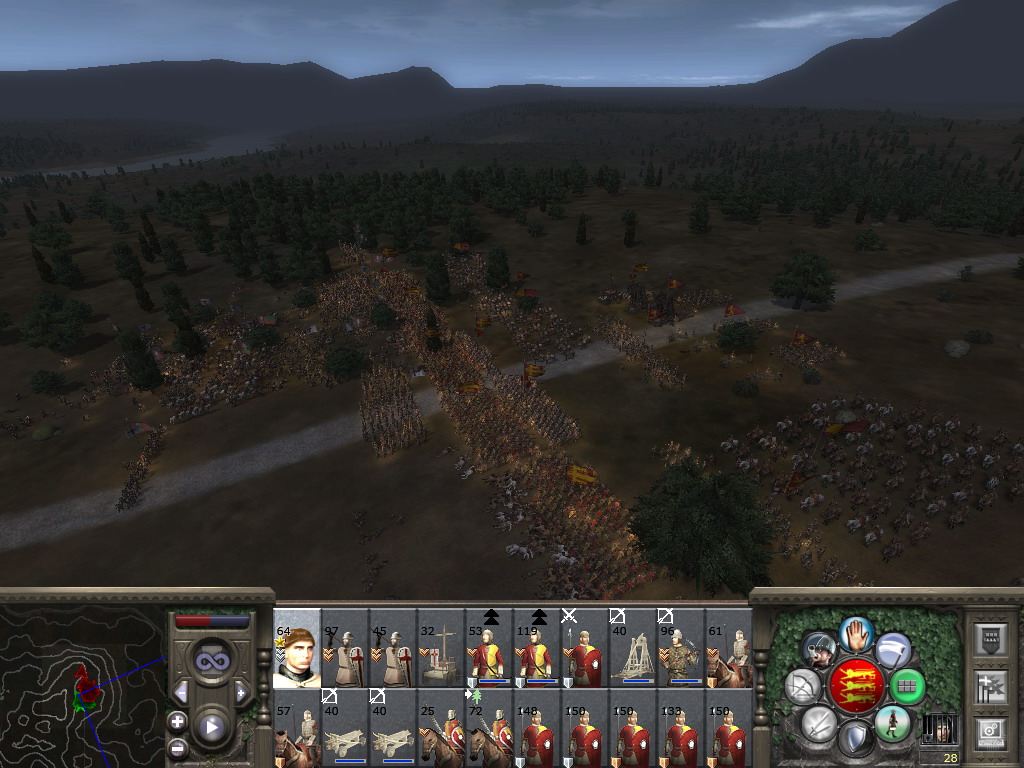Select the trebuchet siege unit card

[633, 649]
